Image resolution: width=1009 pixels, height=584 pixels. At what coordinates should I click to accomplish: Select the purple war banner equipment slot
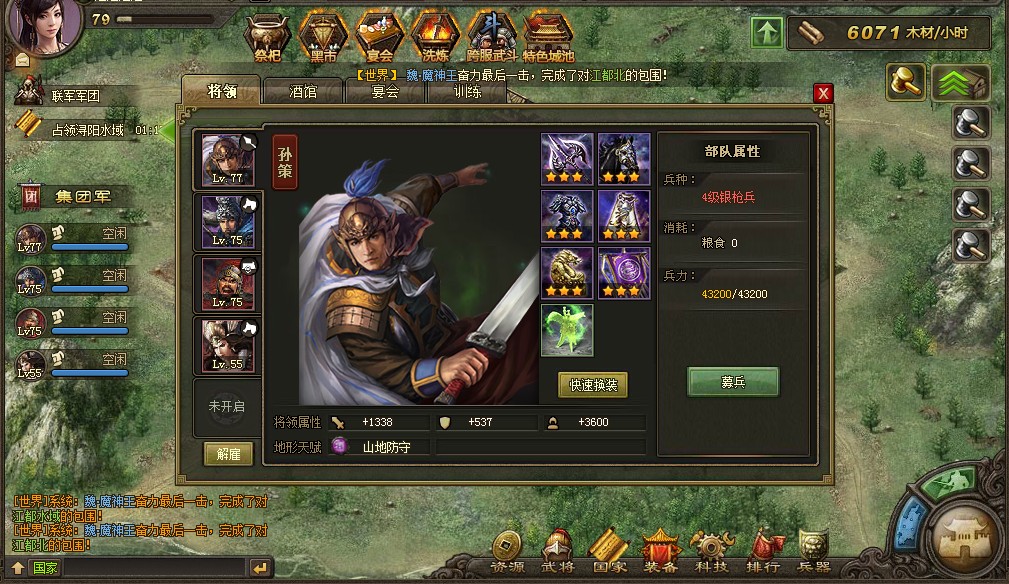pos(624,273)
